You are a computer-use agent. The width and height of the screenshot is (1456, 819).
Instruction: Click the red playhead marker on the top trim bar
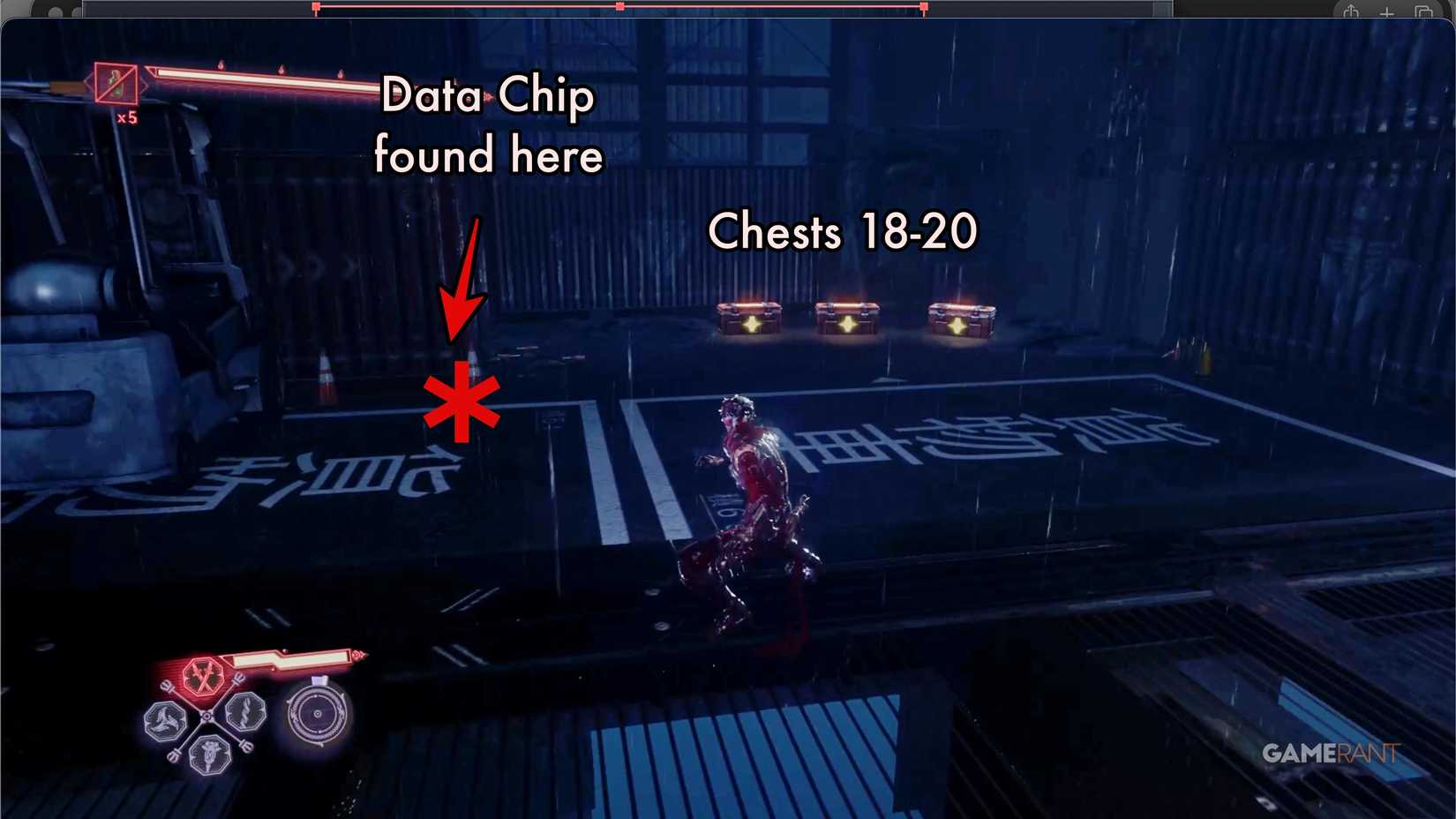(x=620, y=6)
